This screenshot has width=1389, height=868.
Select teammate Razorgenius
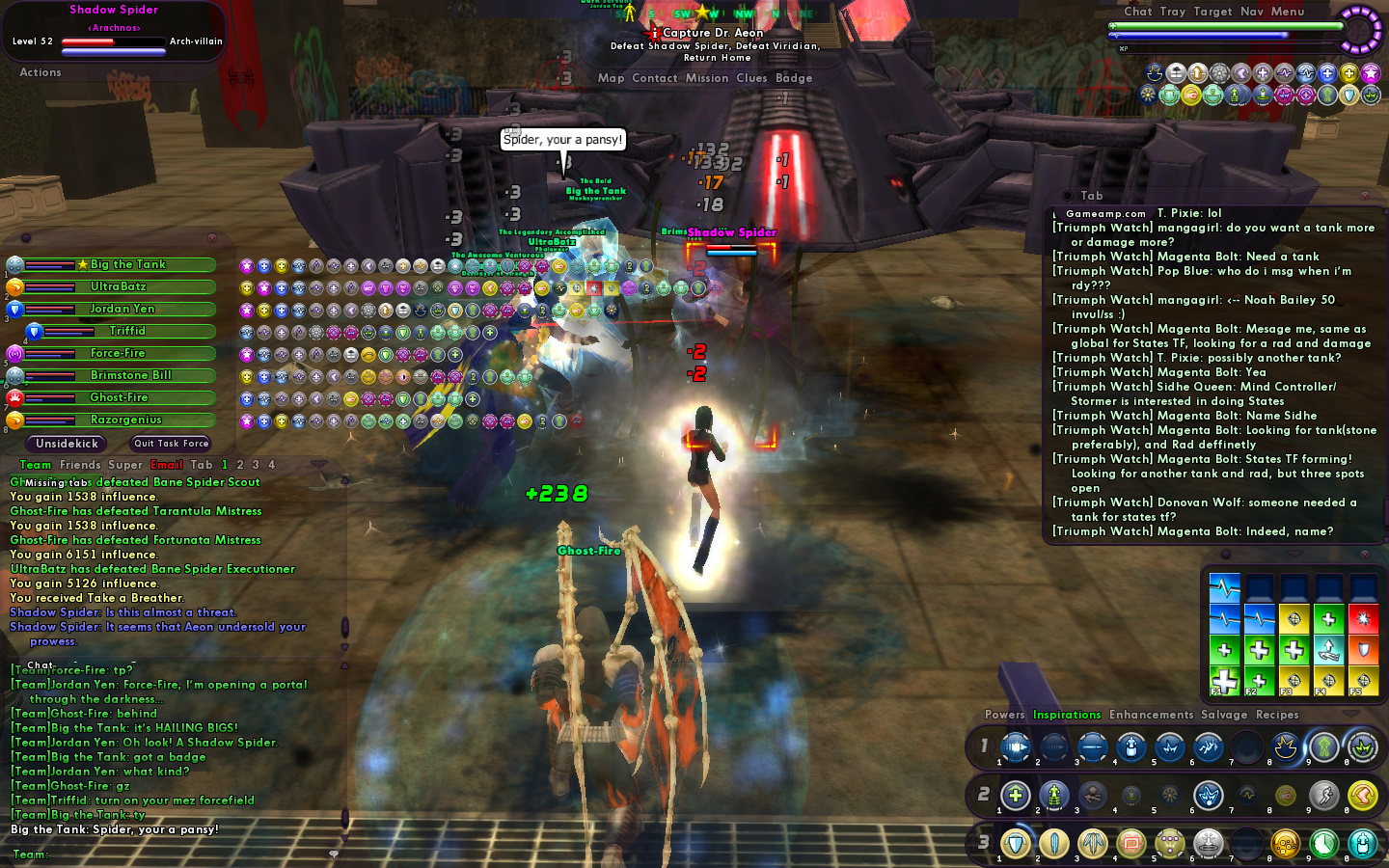[126, 420]
